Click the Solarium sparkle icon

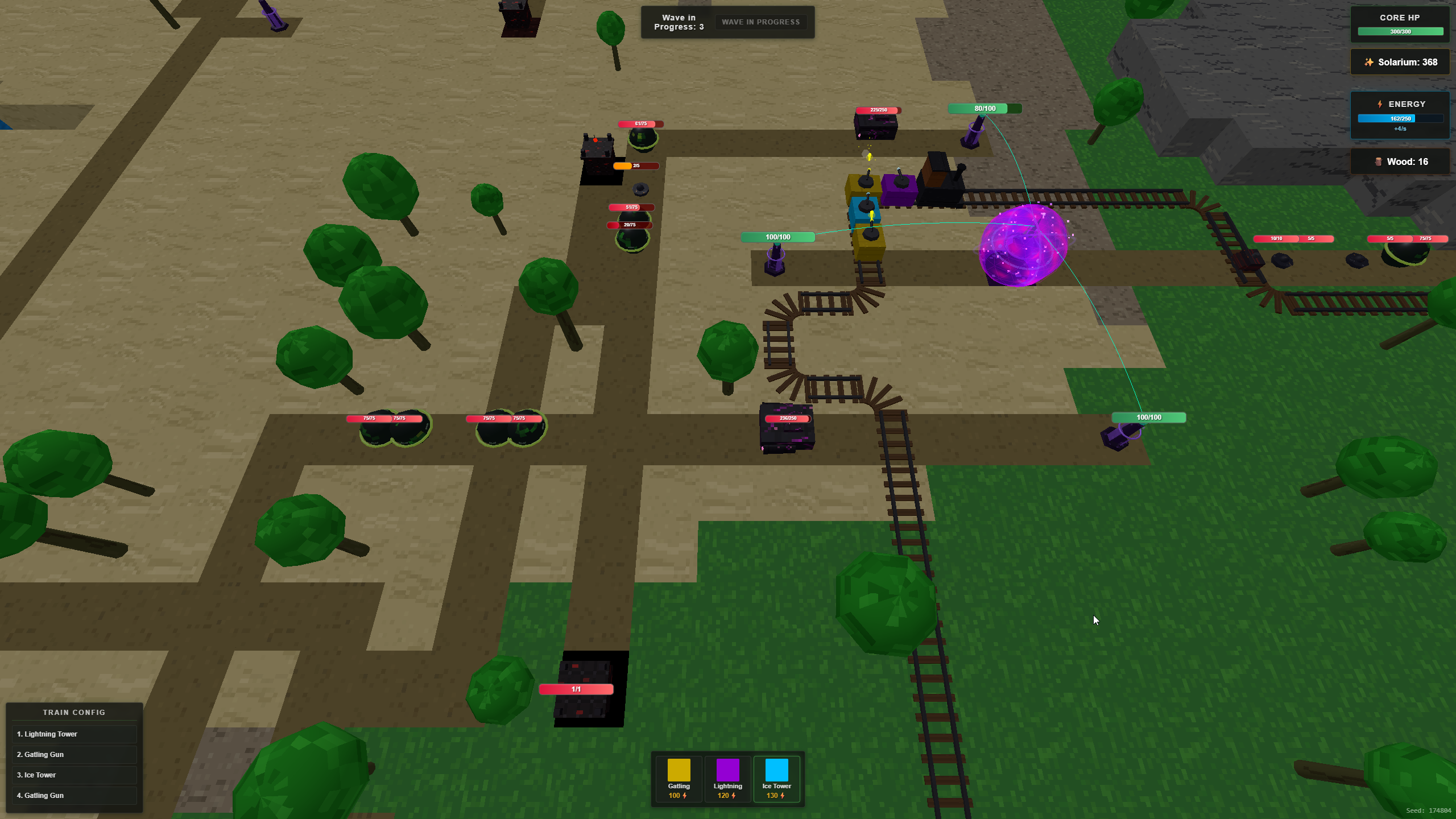click(1370, 62)
